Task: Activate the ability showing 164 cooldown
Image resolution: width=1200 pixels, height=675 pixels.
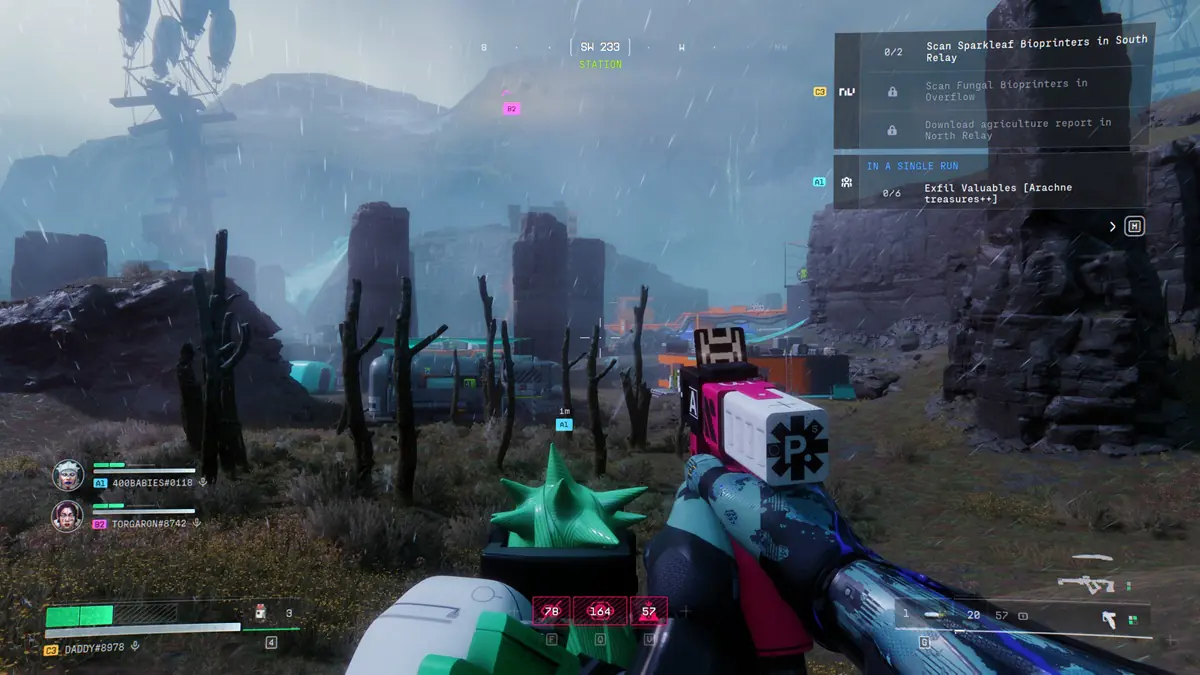Action: coord(600,610)
